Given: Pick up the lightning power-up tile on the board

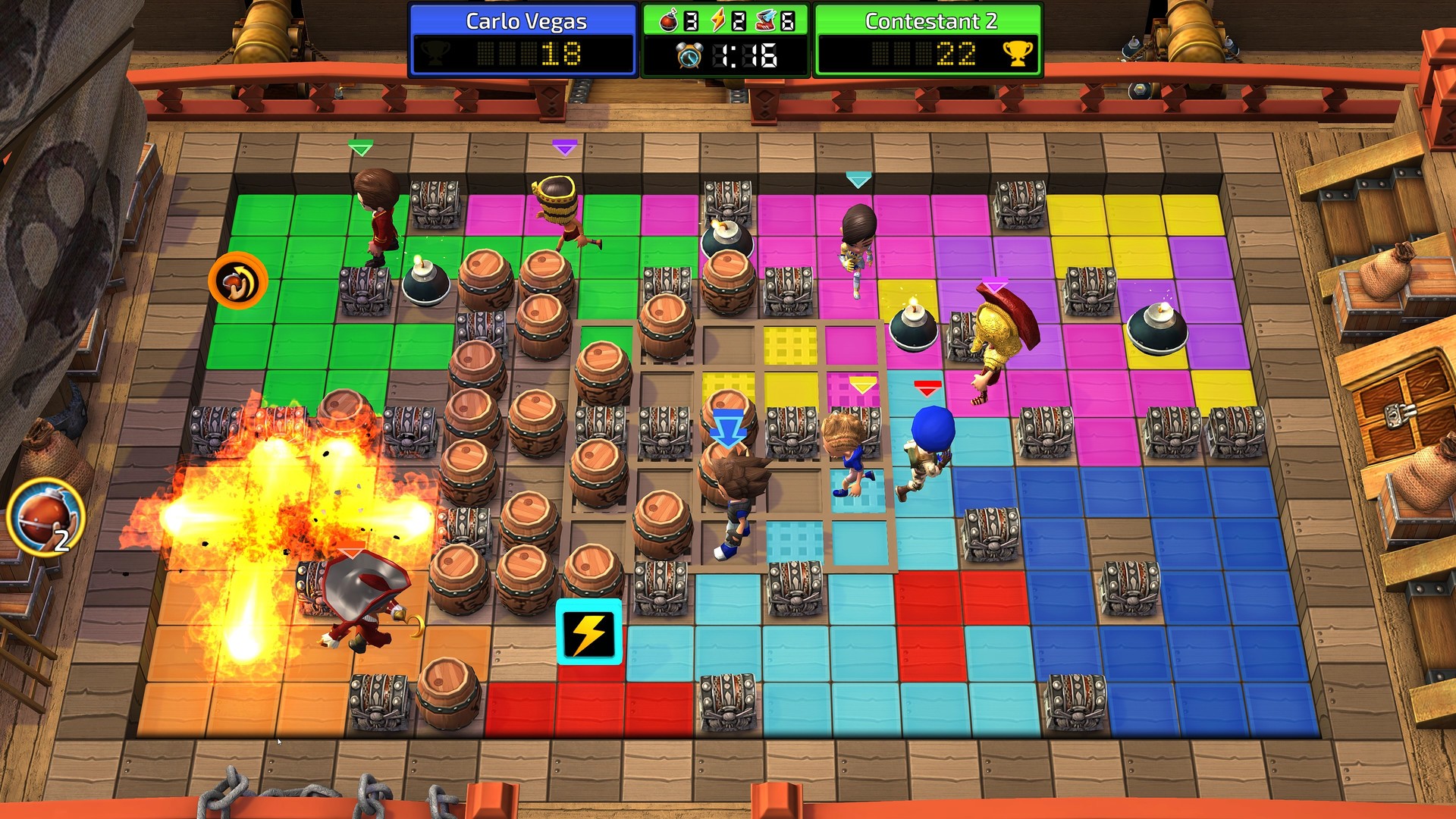Looking at the screenshot, I should (x=589, y=632).
